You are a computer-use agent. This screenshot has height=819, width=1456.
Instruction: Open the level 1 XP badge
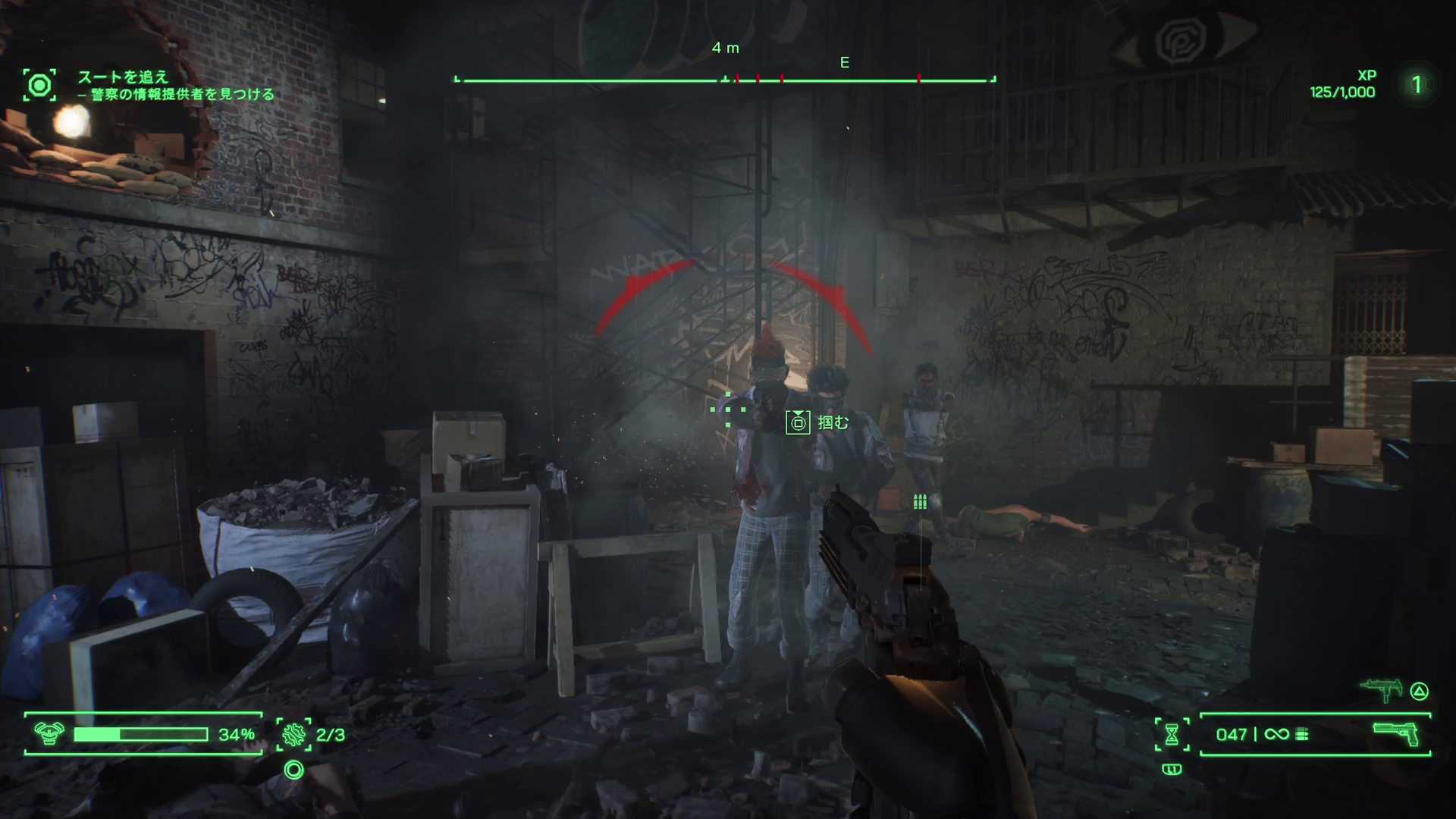(1416, 84)
